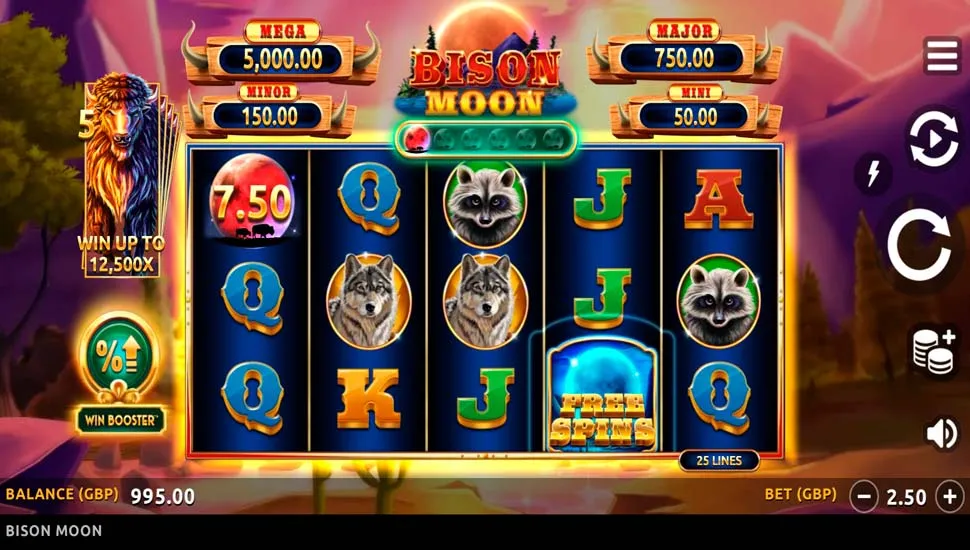Show the 25 Lines paylines info
970x550 pixels.
pyautogui.click(x=718, y=461)
